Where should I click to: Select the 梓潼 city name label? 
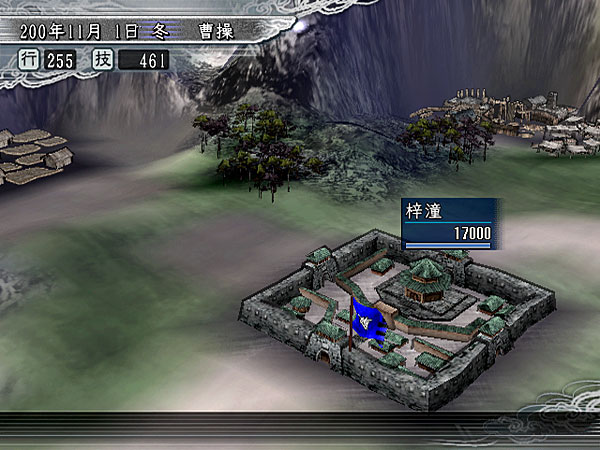pyautogui.click(x=424, y=213)
